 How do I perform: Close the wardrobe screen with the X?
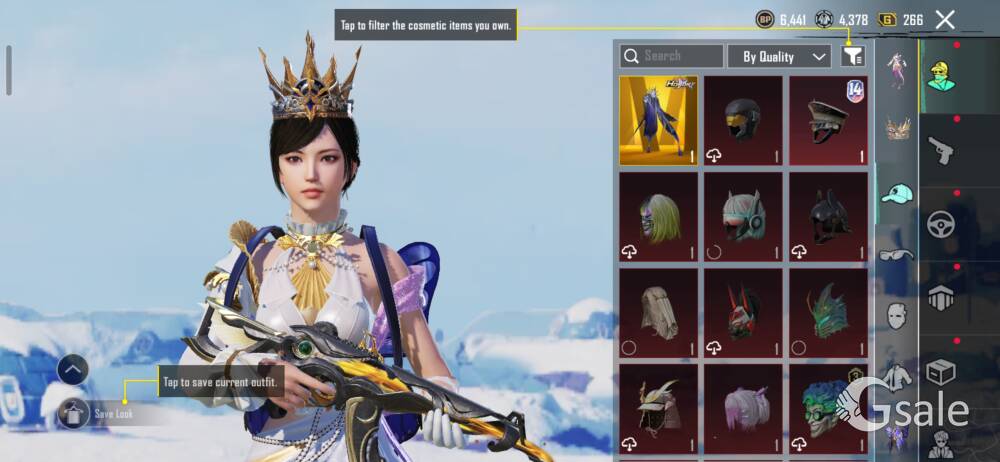click(x=944, y=19)
